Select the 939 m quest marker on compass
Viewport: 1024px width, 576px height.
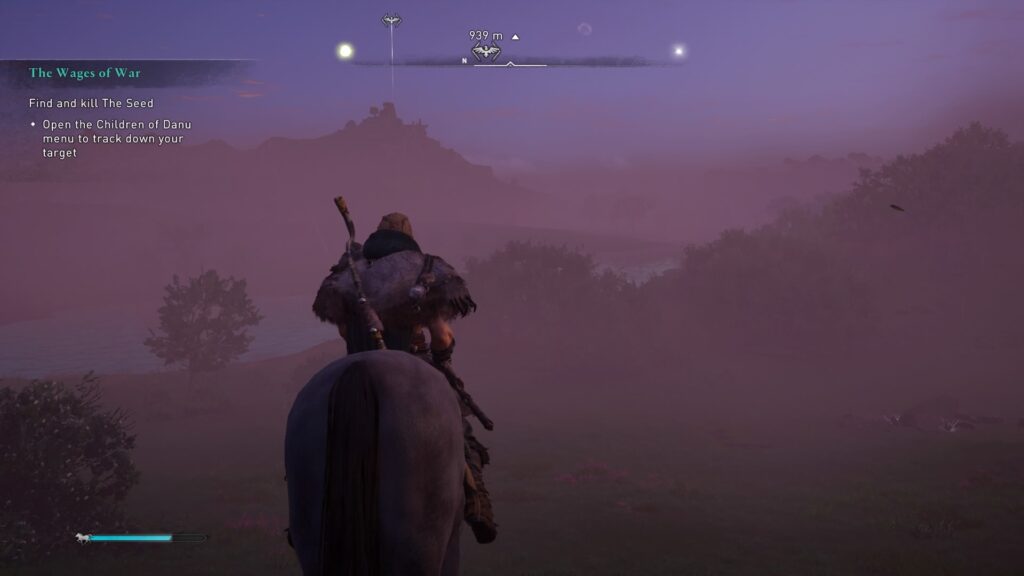click(486, 51)
